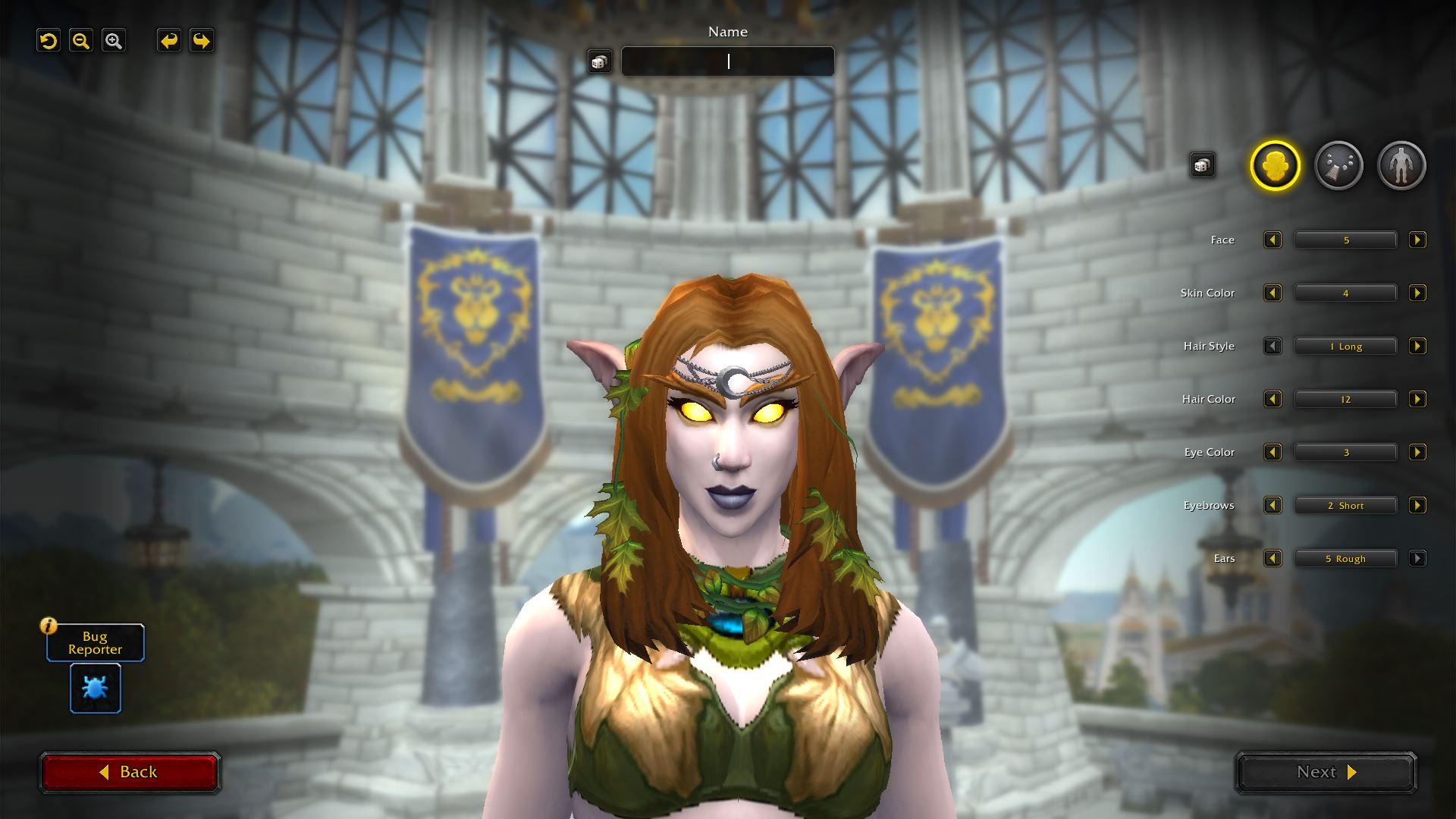
Task: Zoom in the character camera
Action: (114, 41)
